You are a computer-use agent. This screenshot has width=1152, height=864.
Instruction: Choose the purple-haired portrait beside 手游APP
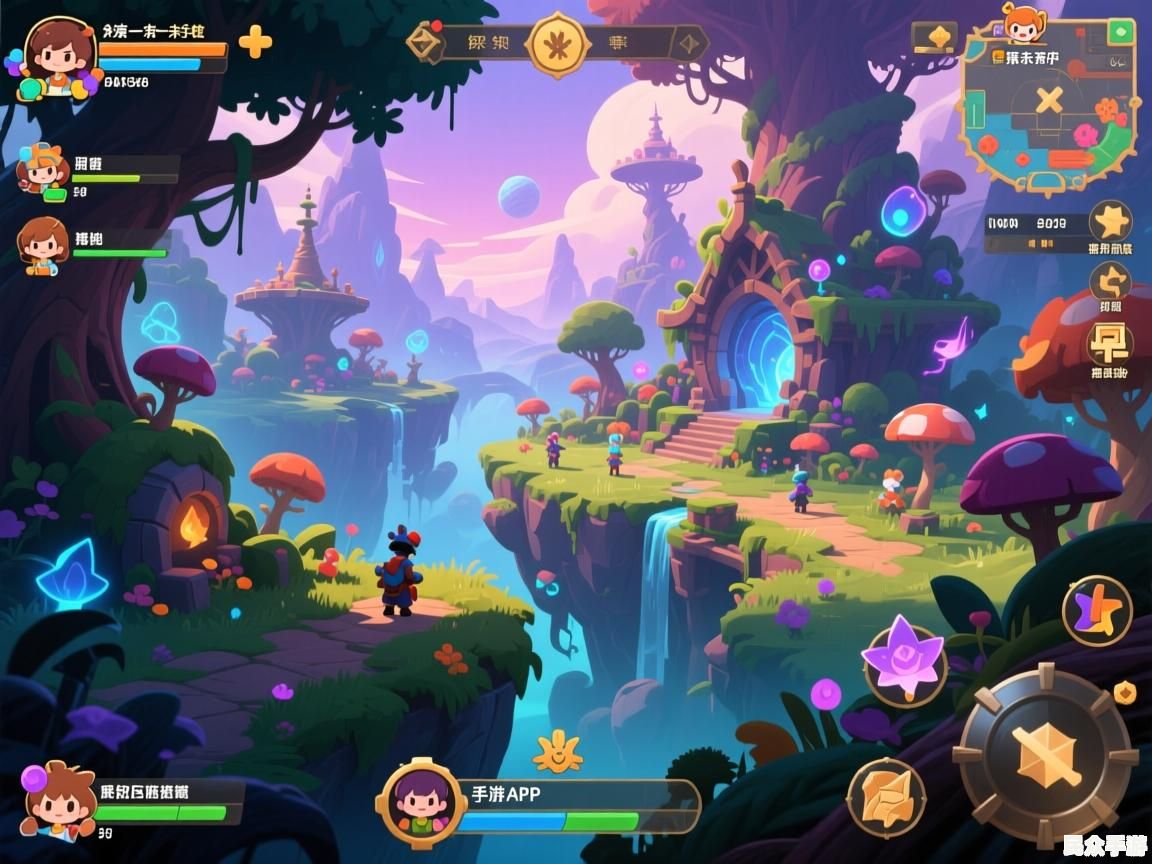[421, 801]
